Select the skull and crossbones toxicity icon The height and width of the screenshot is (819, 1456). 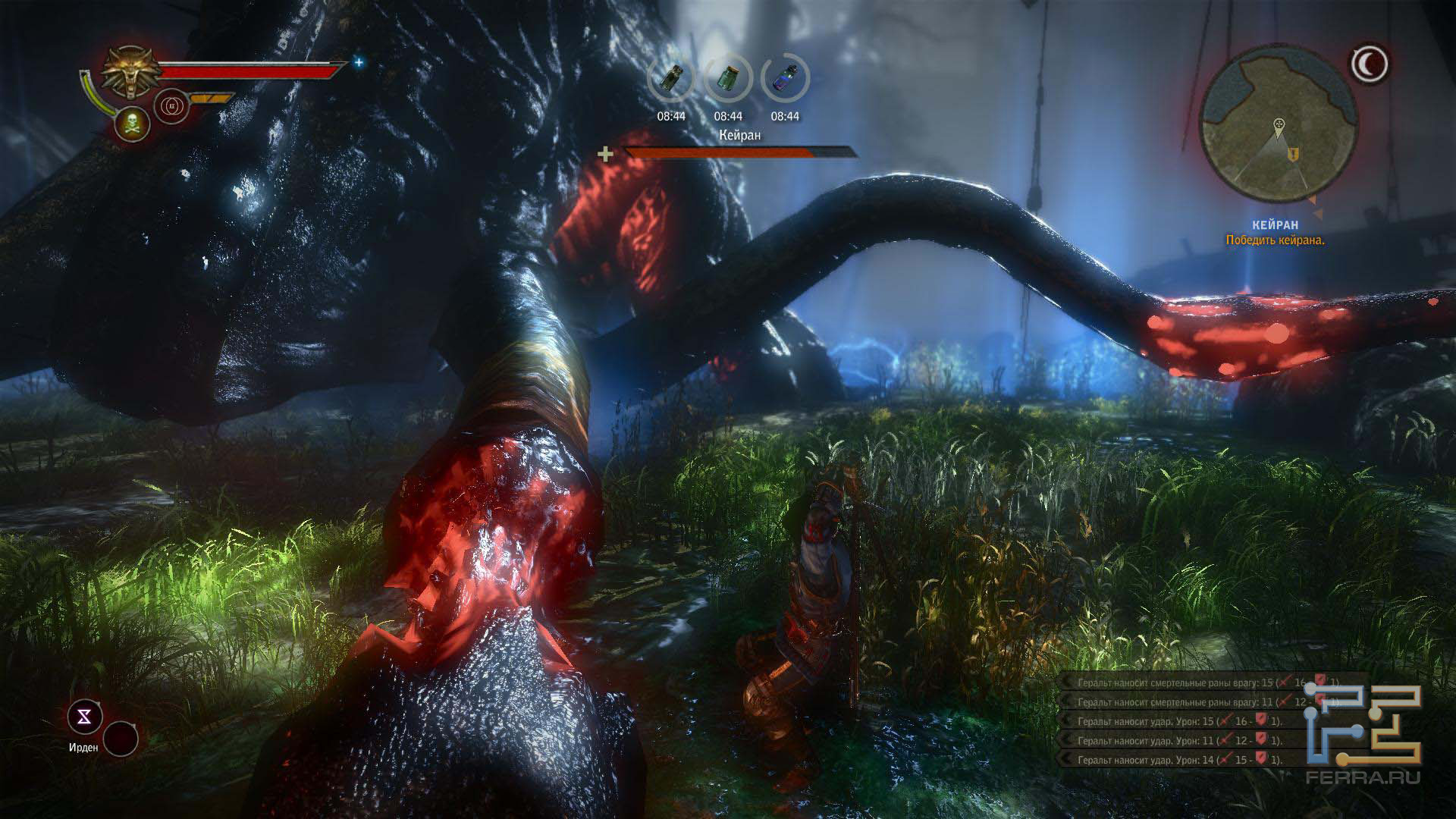pos(130,122)
